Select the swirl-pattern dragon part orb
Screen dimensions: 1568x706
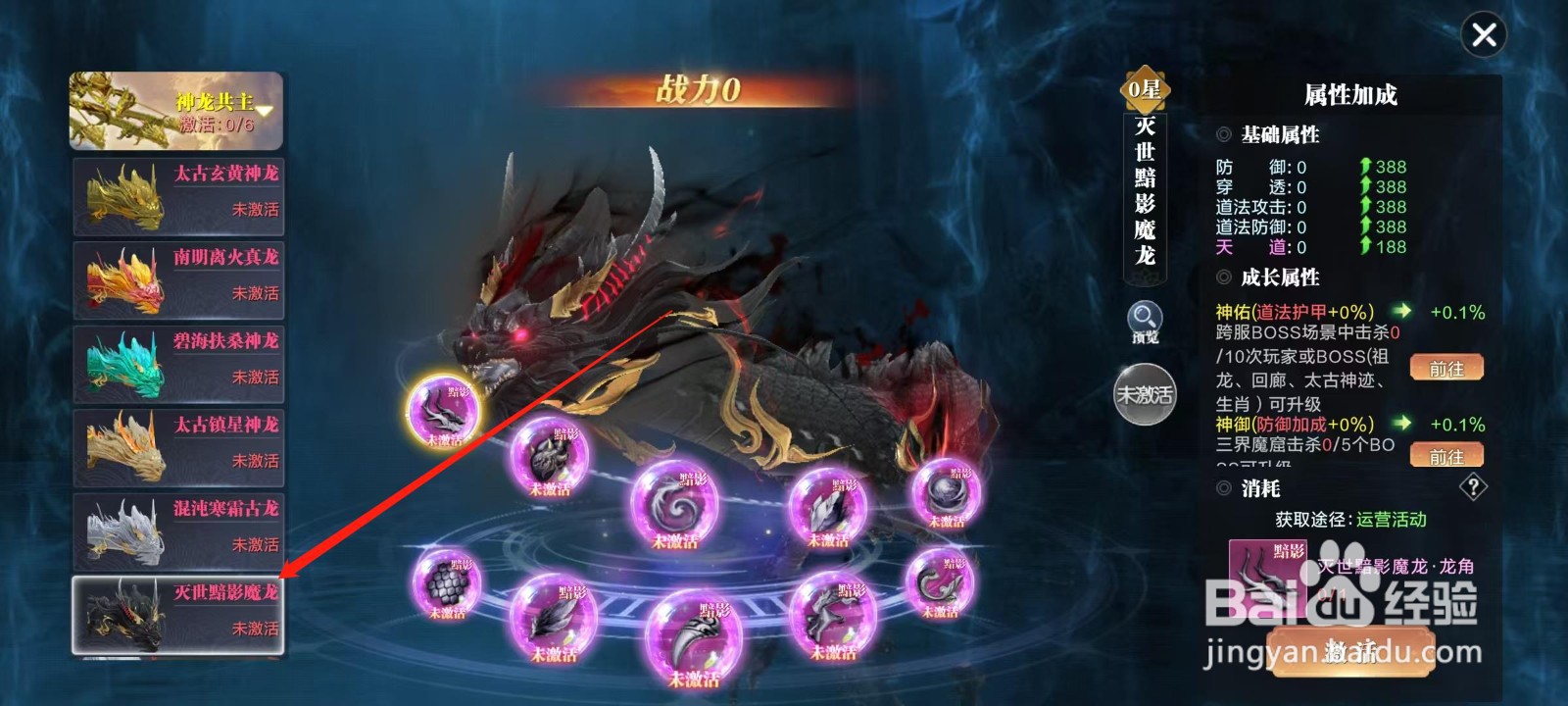(672, 506)
